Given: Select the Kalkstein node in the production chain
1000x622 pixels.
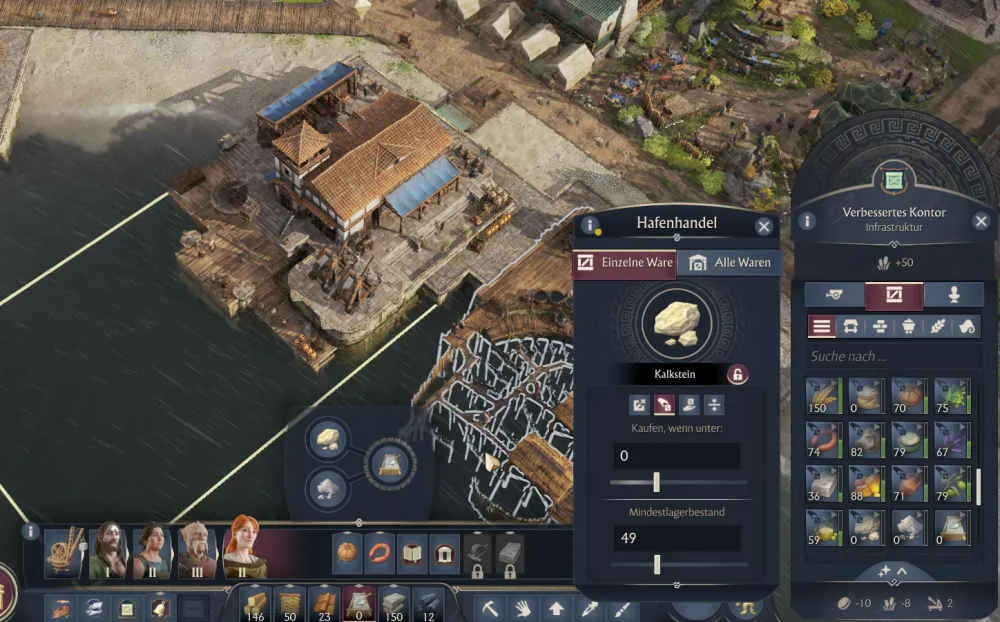Looking at the screenshot, I should 327,438.
